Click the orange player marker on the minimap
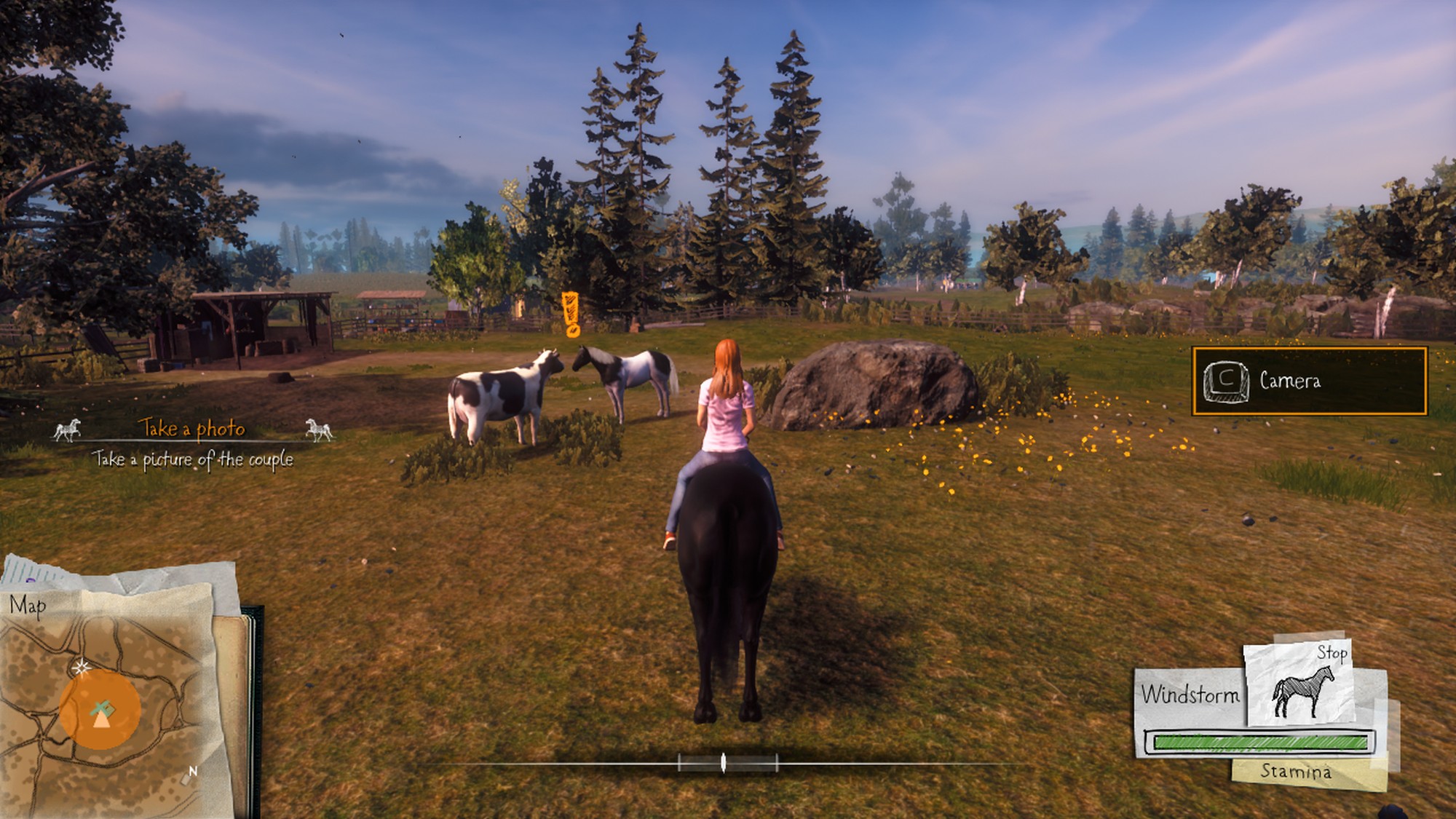Viewport: 1456px width, 819px height. pyautogui.click(x=100, y=711)
